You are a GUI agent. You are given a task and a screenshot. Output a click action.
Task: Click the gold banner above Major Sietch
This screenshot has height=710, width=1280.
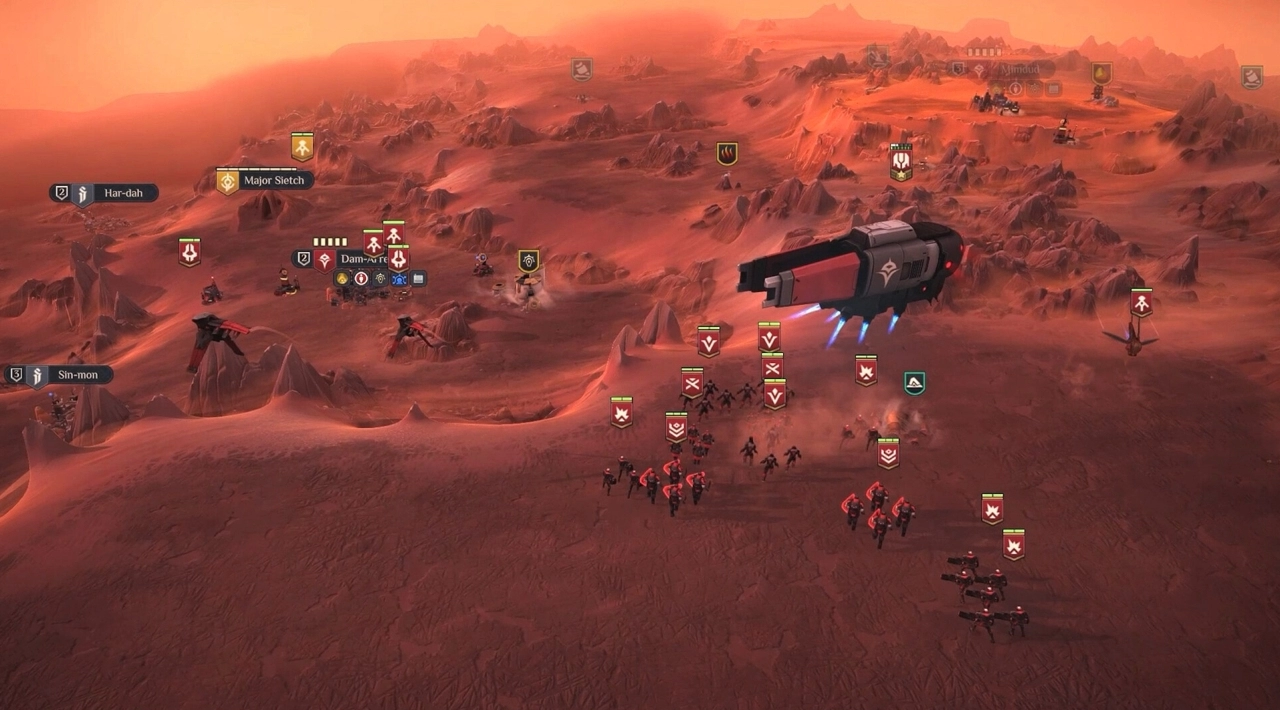(302, 146)
